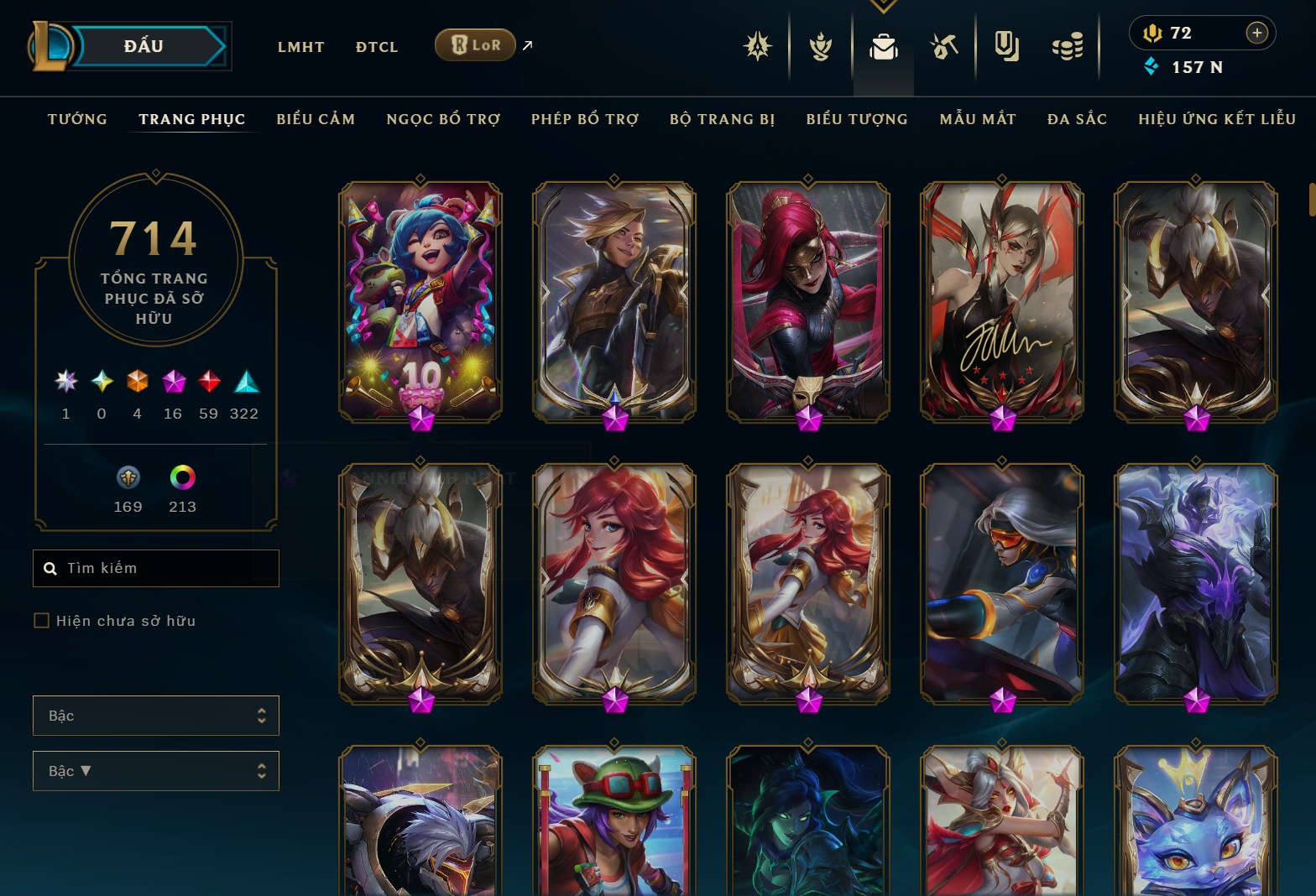Screen dimensions: 1316x896
Task: Open the store coins icon
Action: pyautogui.click(x=1066, y=46)
